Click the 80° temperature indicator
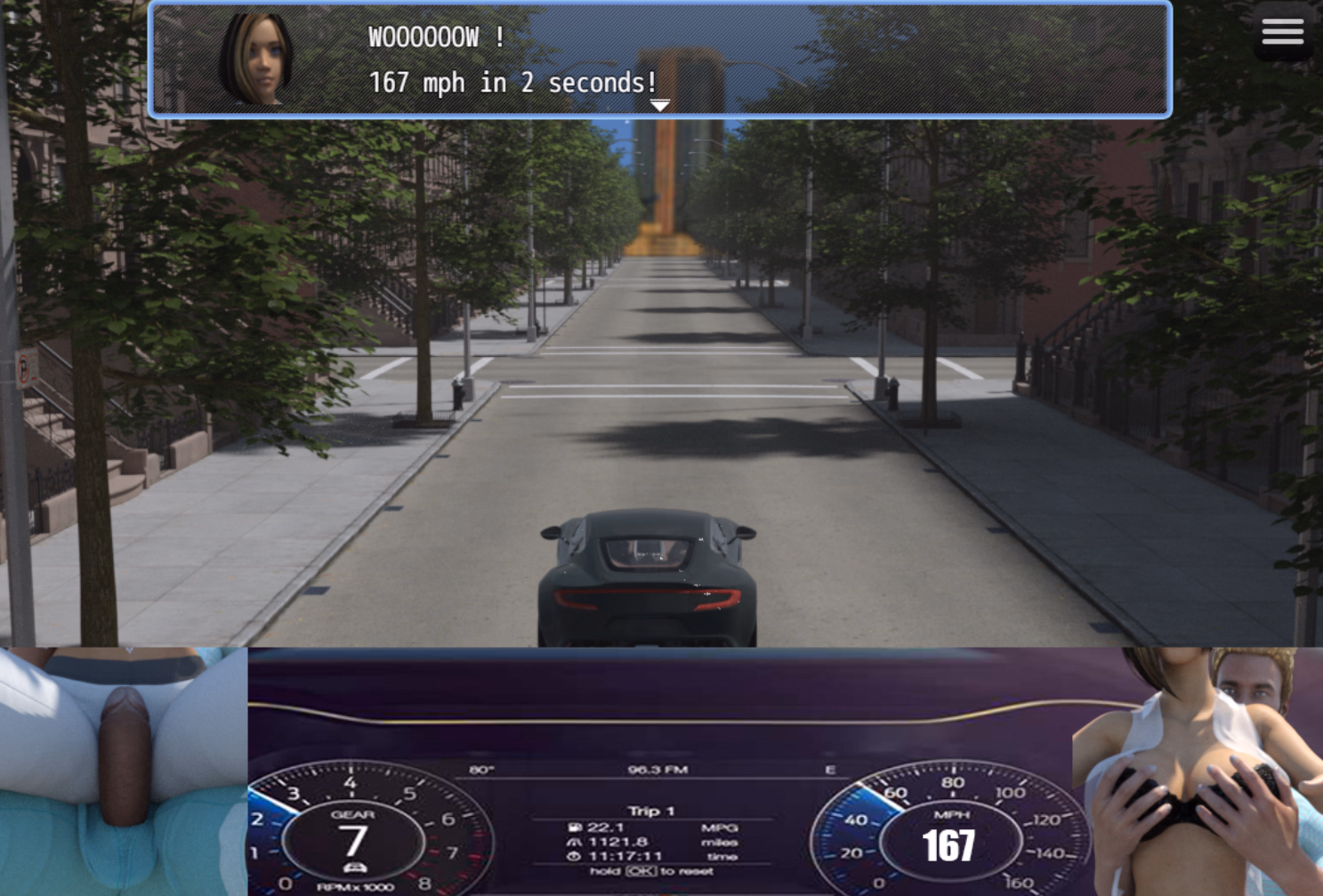The height and width of the screenshot is (896, 1323). (480, 771)
